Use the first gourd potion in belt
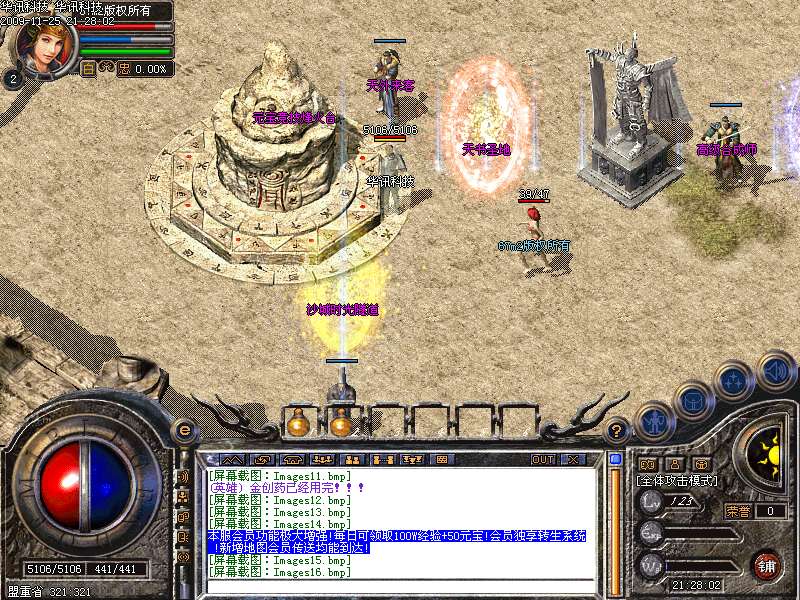Viewport: 800px width, 600px height. 297,424
